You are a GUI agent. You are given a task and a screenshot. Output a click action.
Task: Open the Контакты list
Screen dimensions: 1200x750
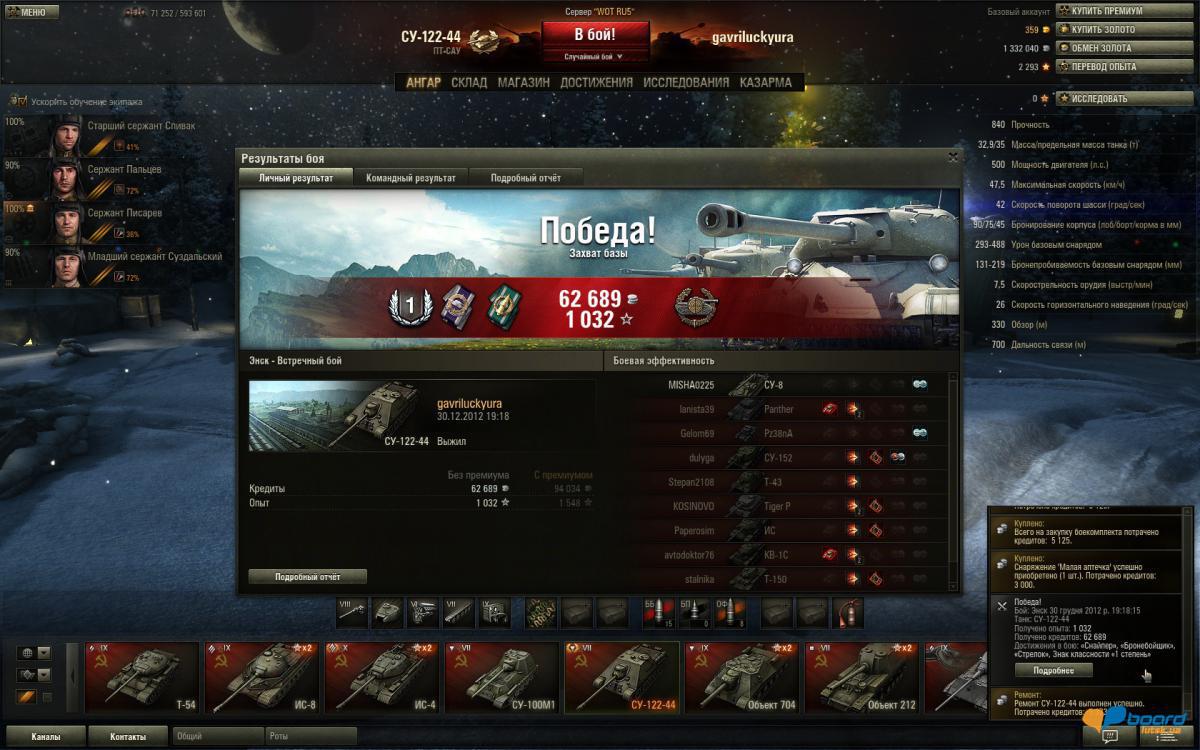pos(127,737)
